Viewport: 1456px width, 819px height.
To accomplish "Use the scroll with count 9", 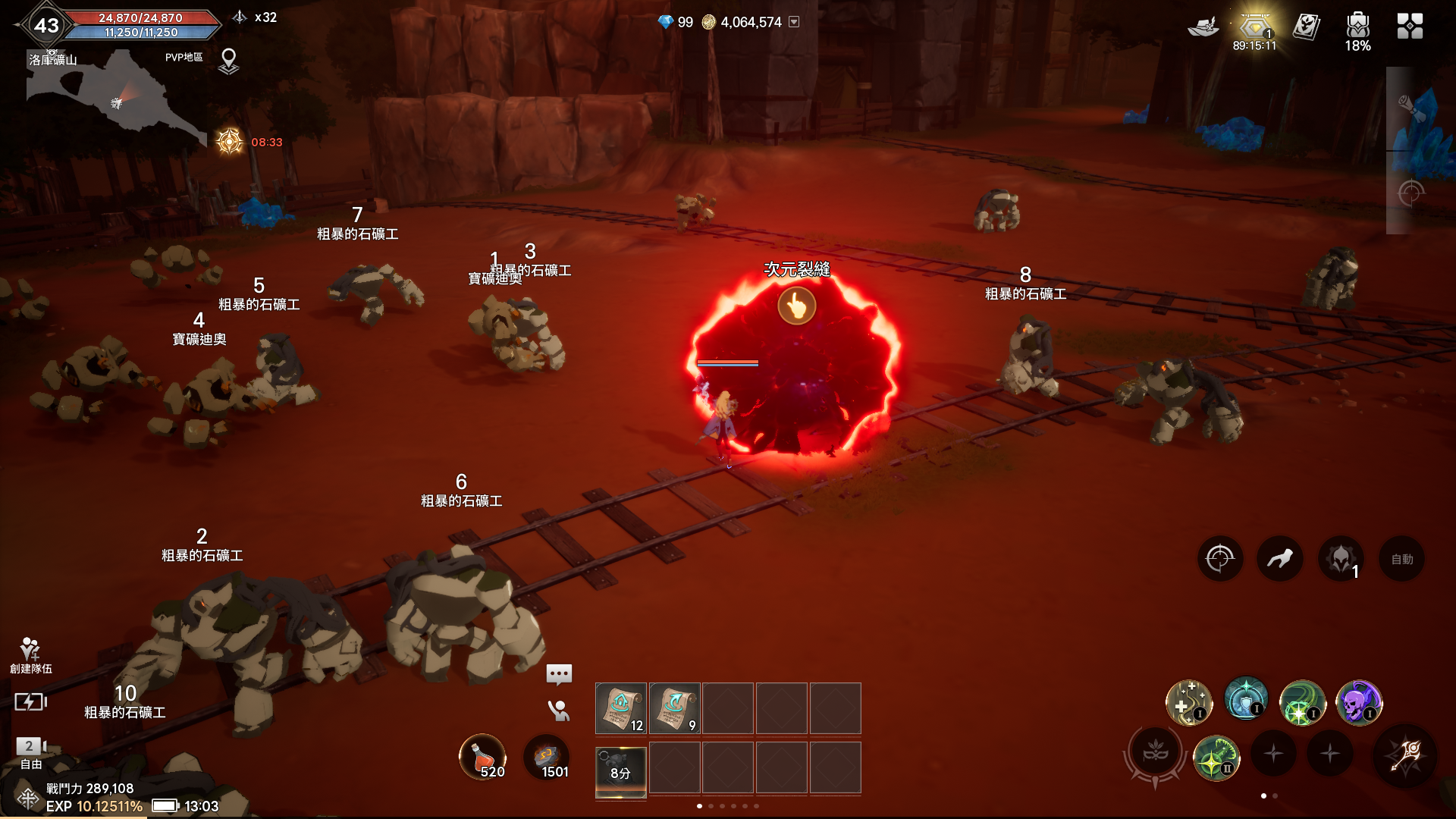I will click(x=674, y=708).
